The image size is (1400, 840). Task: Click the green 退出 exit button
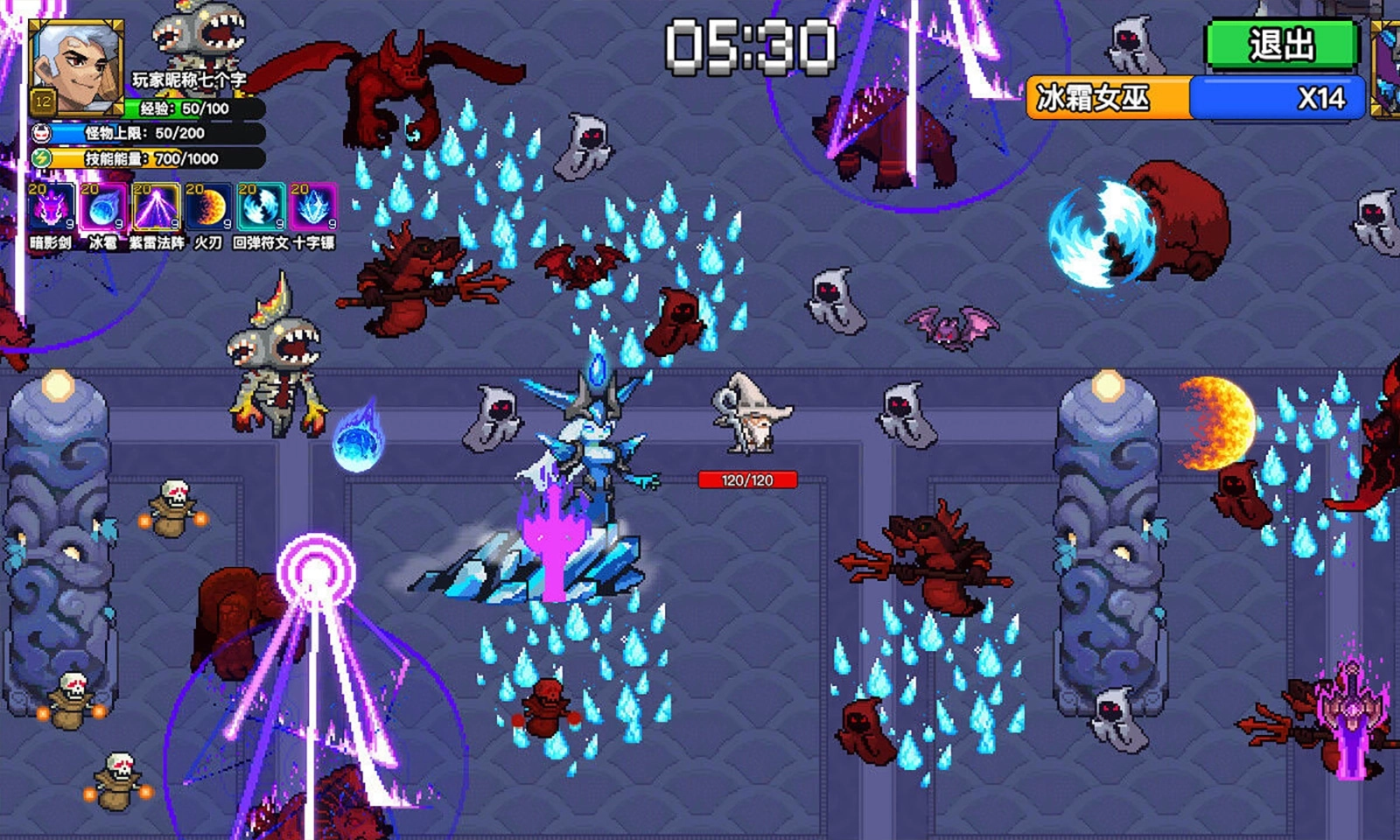1281,44
